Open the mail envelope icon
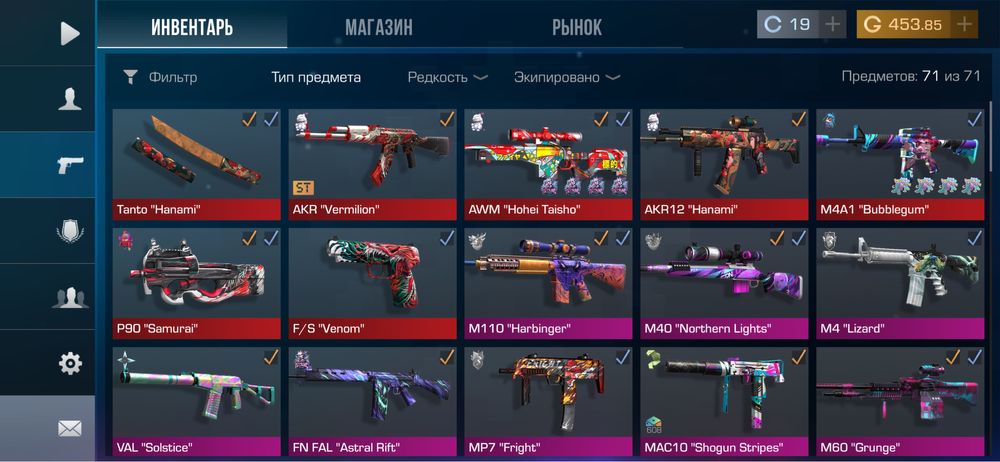This screenshot has width=1000, height=462. point(69,428)
